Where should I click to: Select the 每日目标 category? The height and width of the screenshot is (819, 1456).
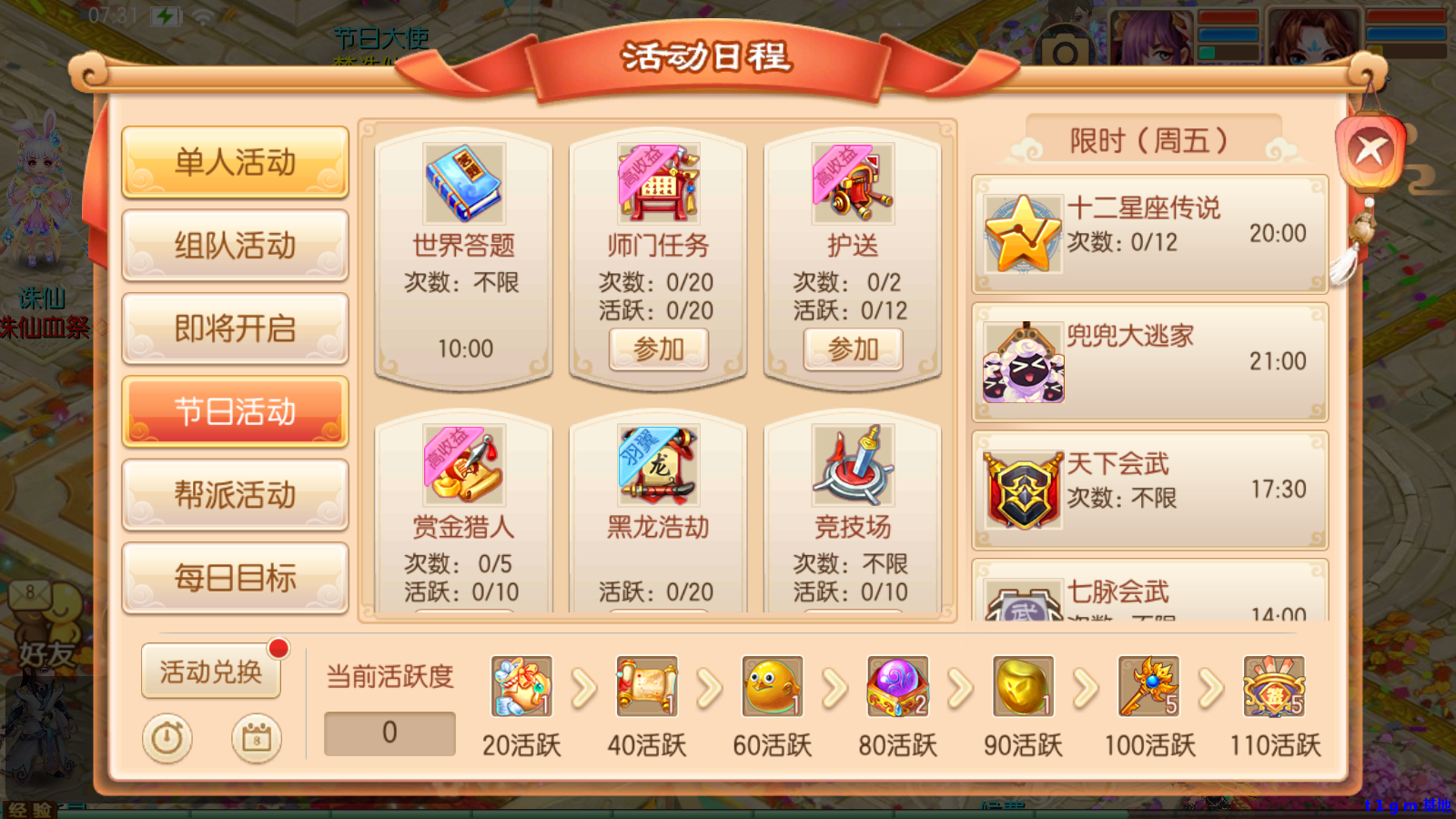[x=235, y=577]
